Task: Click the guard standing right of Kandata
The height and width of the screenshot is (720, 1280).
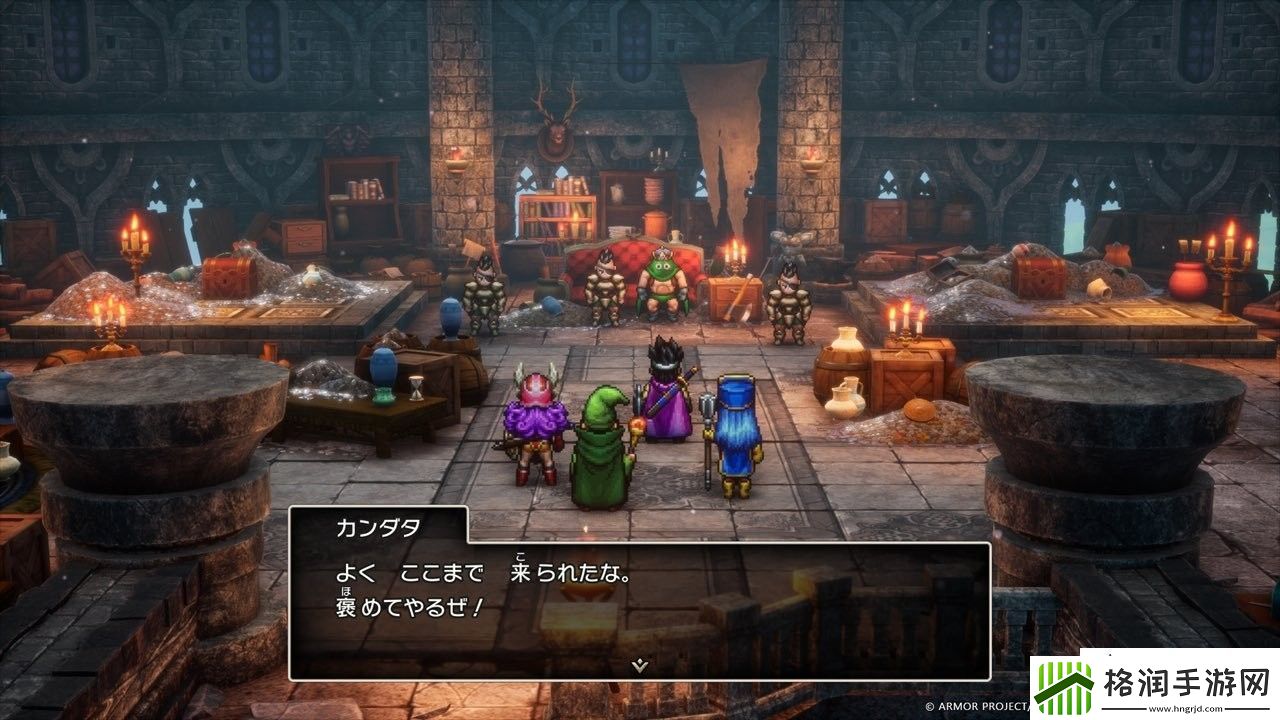Action: [x=788, y=297]
